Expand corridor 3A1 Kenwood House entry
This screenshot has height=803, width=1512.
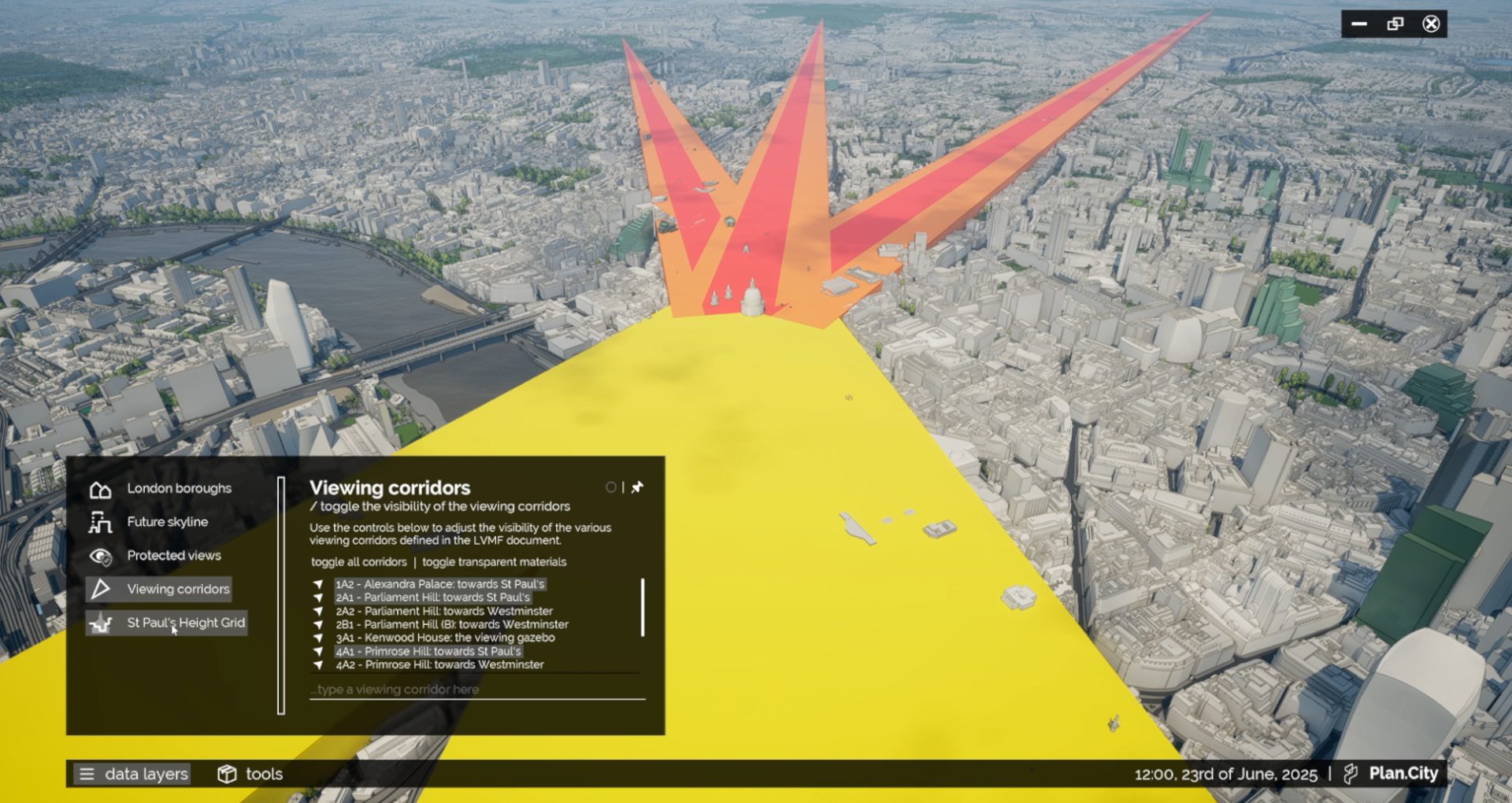click(x=319, y=638)
